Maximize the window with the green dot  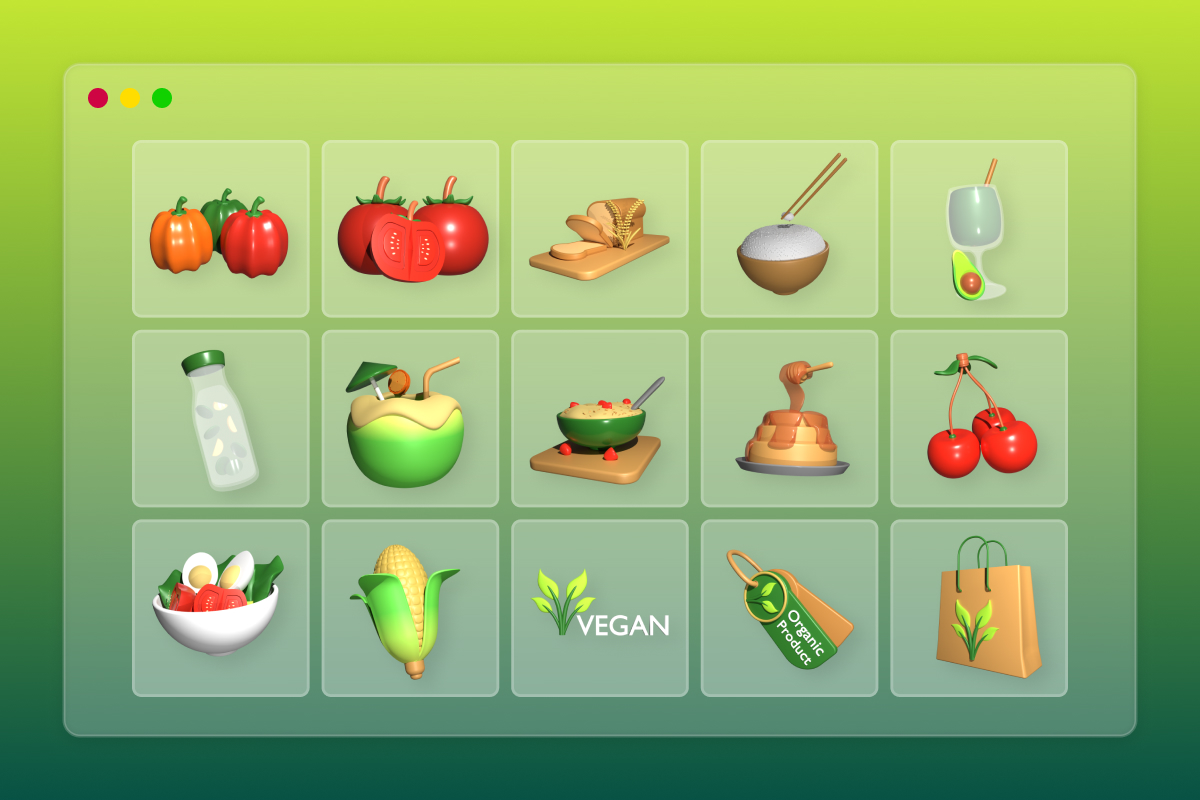[162, 98]
